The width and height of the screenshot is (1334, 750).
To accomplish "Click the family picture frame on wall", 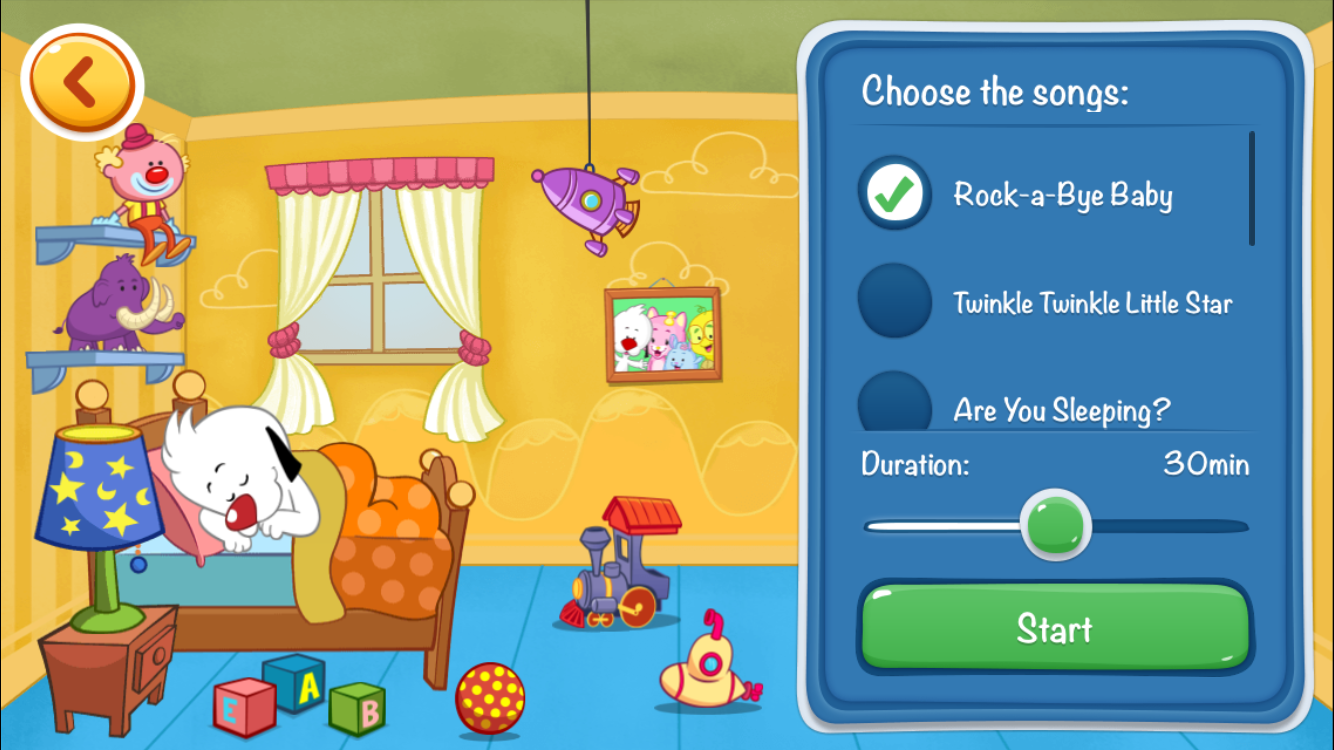I will (x=662, y=335).
